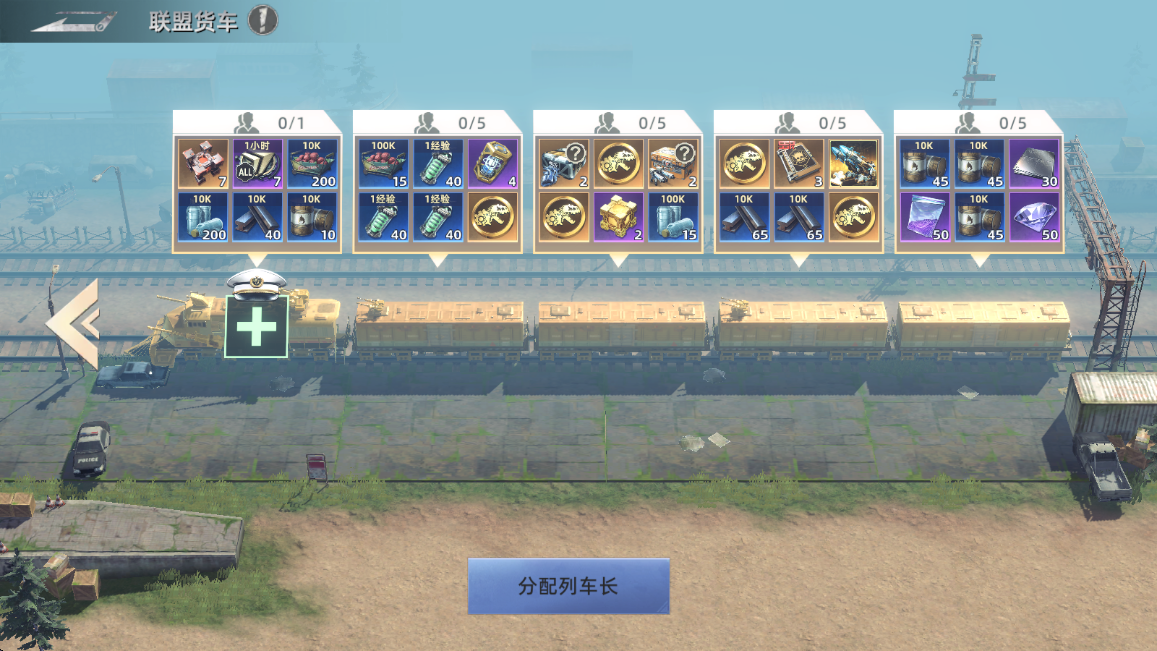Tap the green plus conductor slot
The width and height of the screenshot is (1157, 651).
click(x=256, y=327)
